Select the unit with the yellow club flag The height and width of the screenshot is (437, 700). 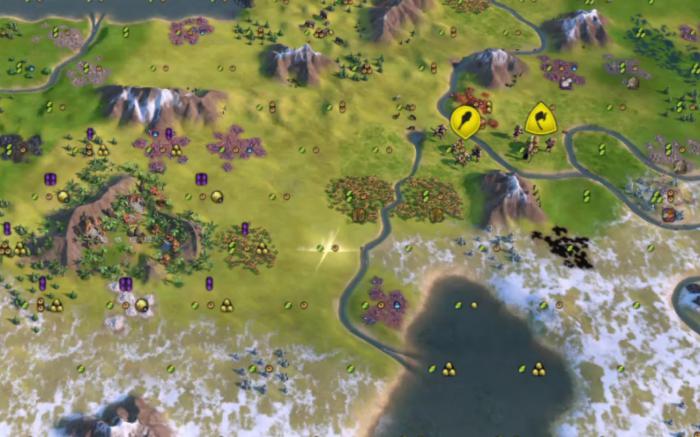[x=464, y=122]
